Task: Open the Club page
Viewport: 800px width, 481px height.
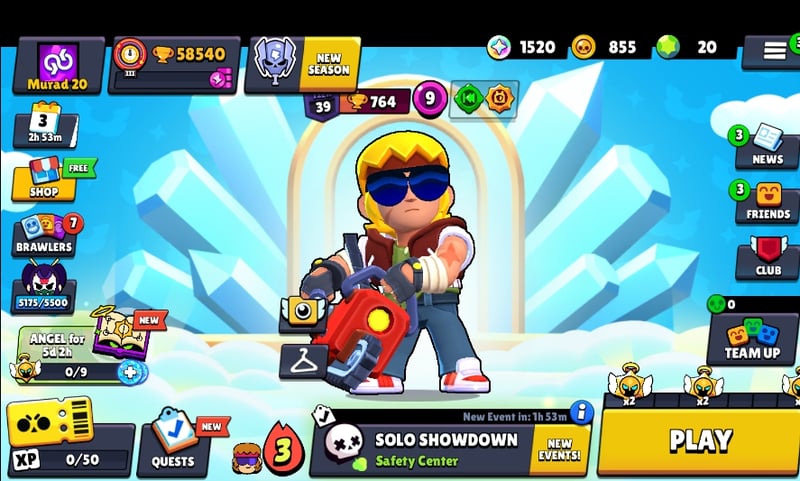Action: (767, 258)
